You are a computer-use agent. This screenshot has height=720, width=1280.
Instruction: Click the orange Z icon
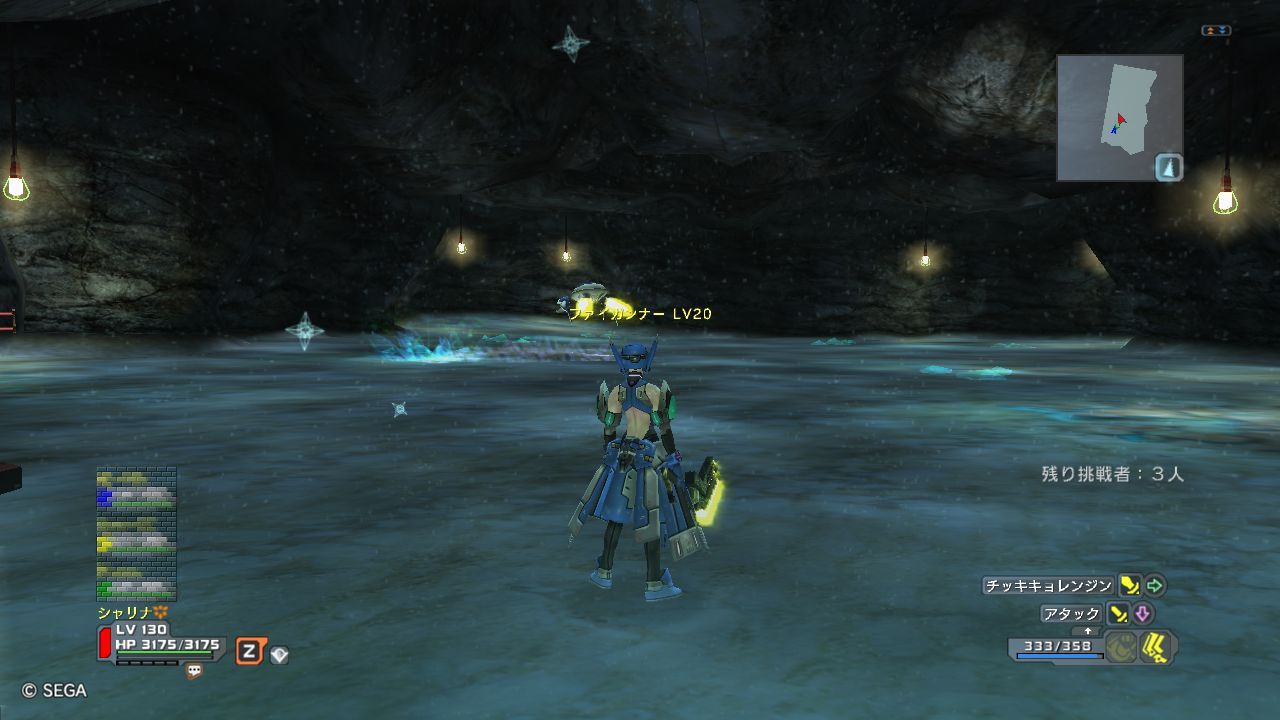249,653
